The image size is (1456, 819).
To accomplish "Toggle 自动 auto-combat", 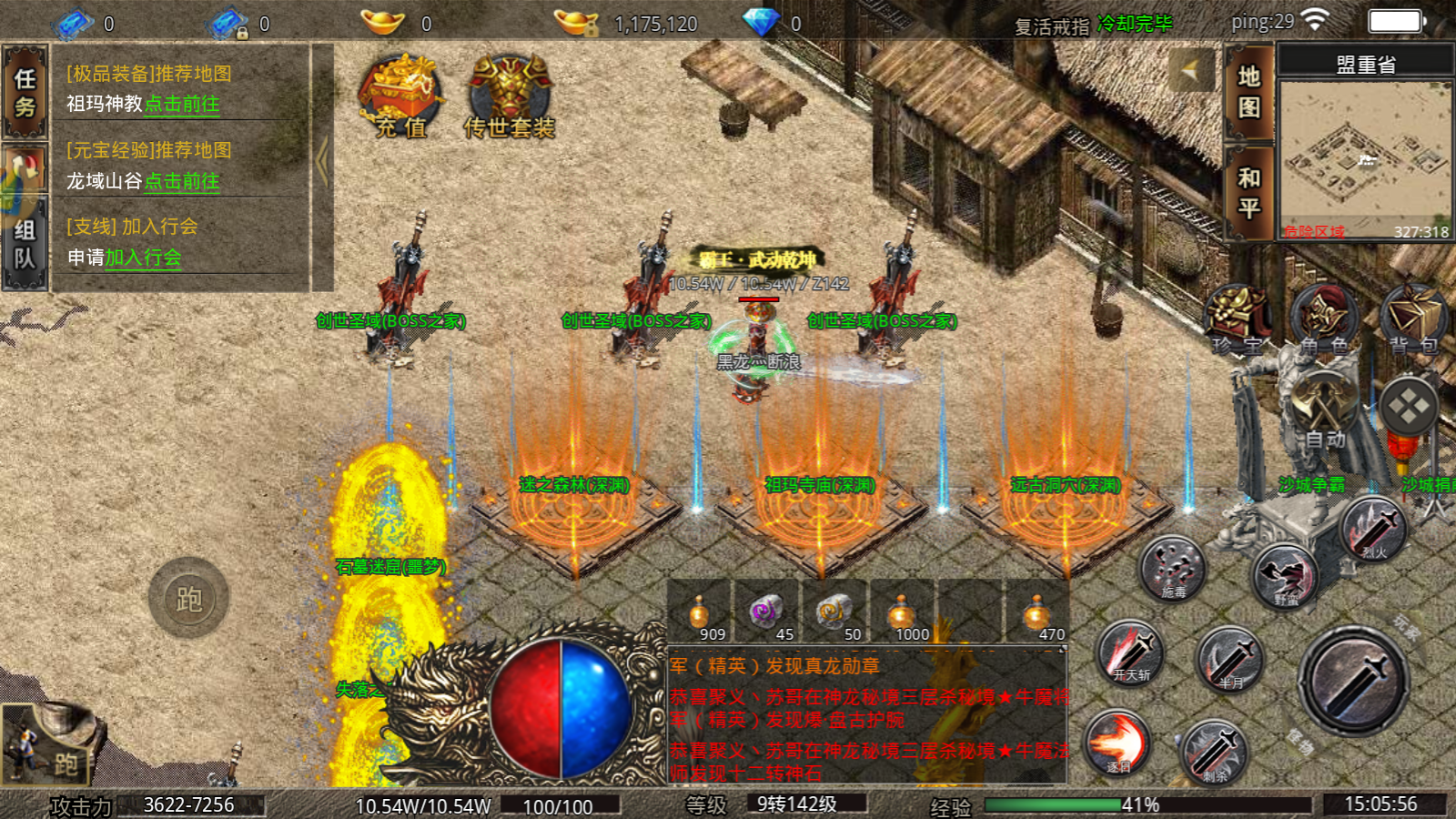I will point(1323,409).
